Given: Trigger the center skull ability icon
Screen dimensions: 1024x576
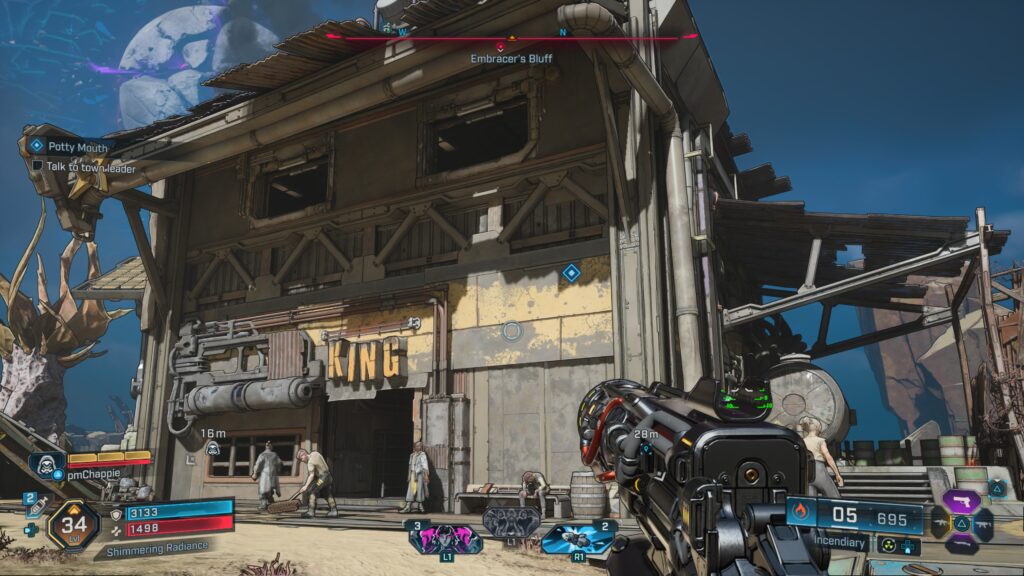Looking at the screenshot, I should click(511, 521).
